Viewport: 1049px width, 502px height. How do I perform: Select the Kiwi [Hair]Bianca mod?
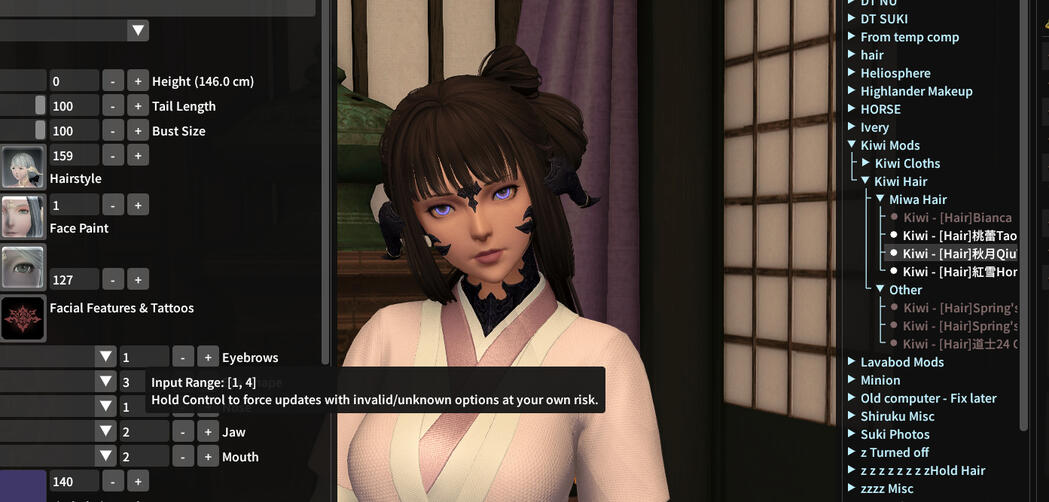click(x=957, y=217)
